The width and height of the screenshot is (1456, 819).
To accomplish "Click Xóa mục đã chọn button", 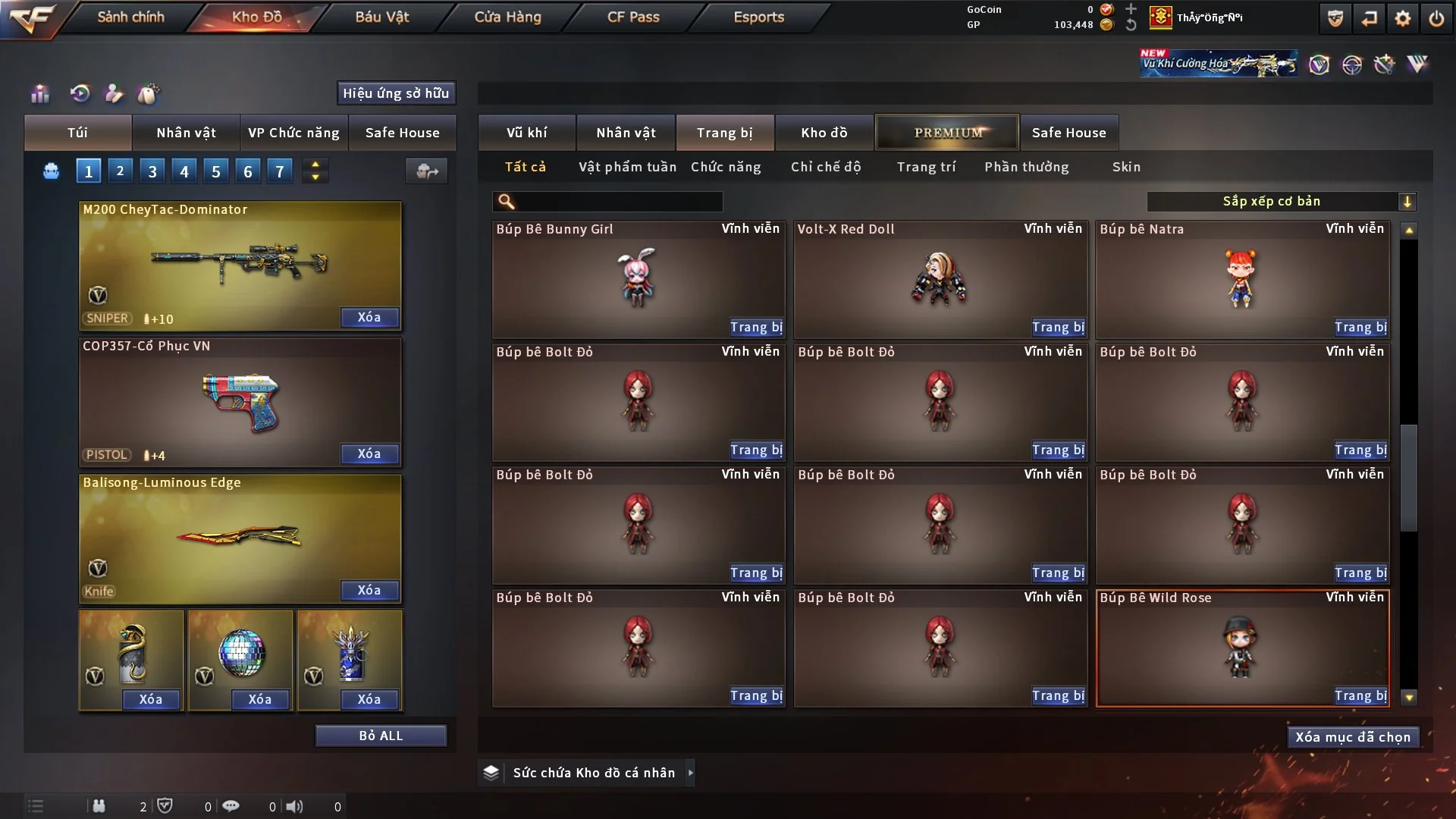I will point(1353,737).
